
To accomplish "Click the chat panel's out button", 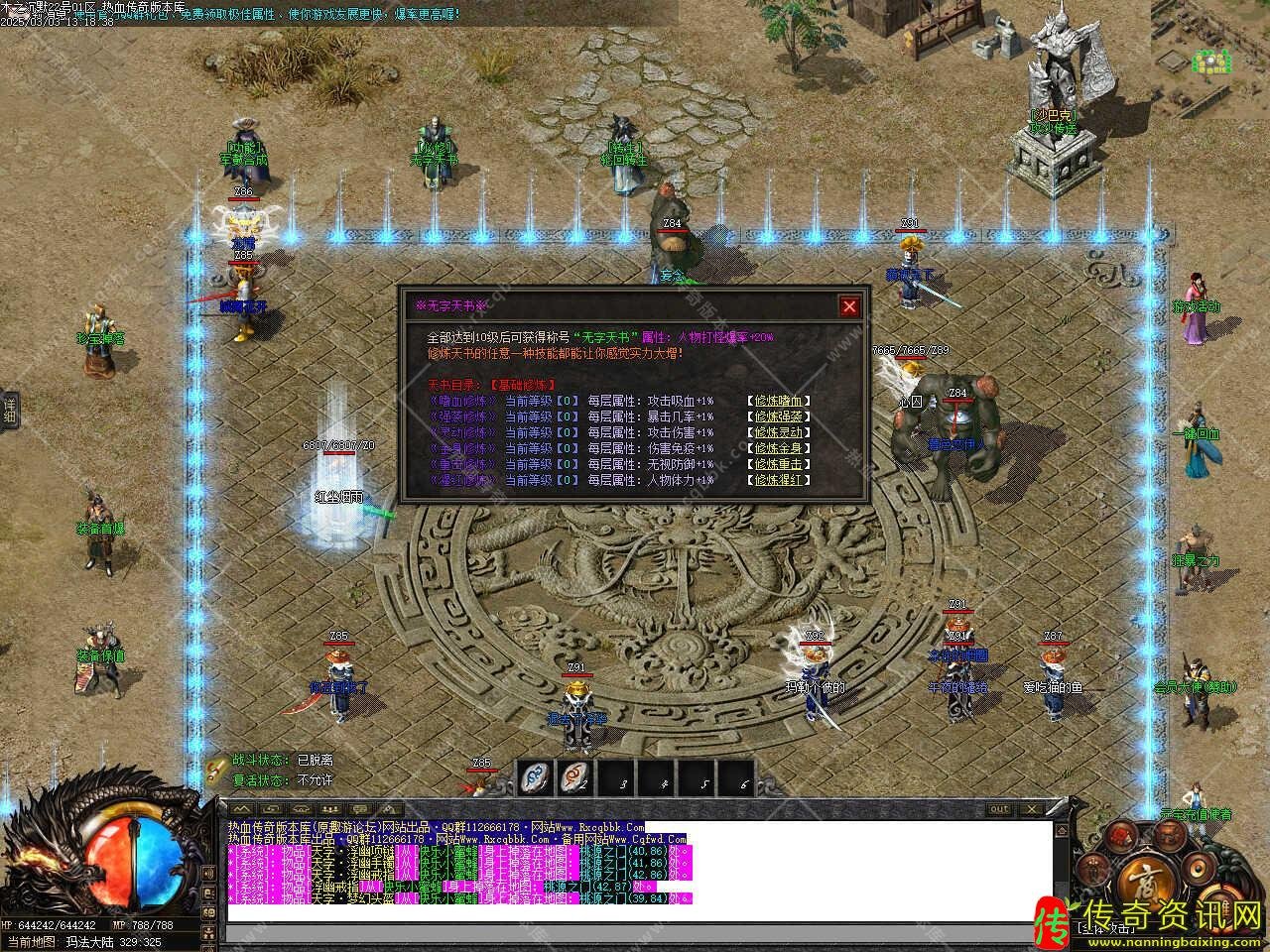I will click(999, 809).
